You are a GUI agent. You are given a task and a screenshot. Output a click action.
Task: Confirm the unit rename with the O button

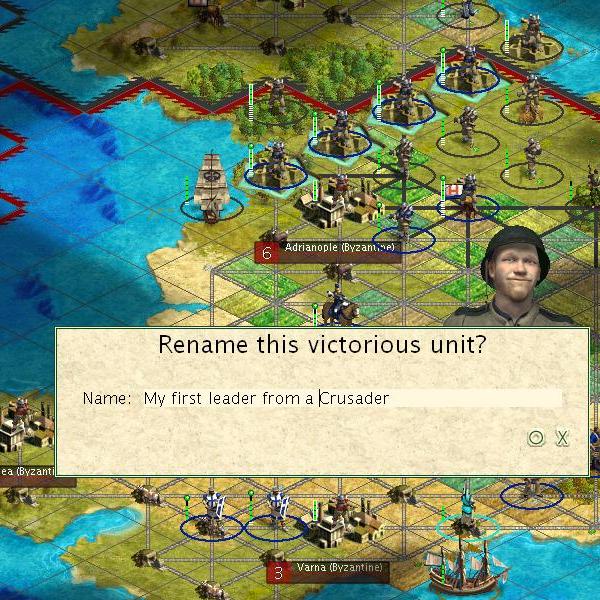536,437
